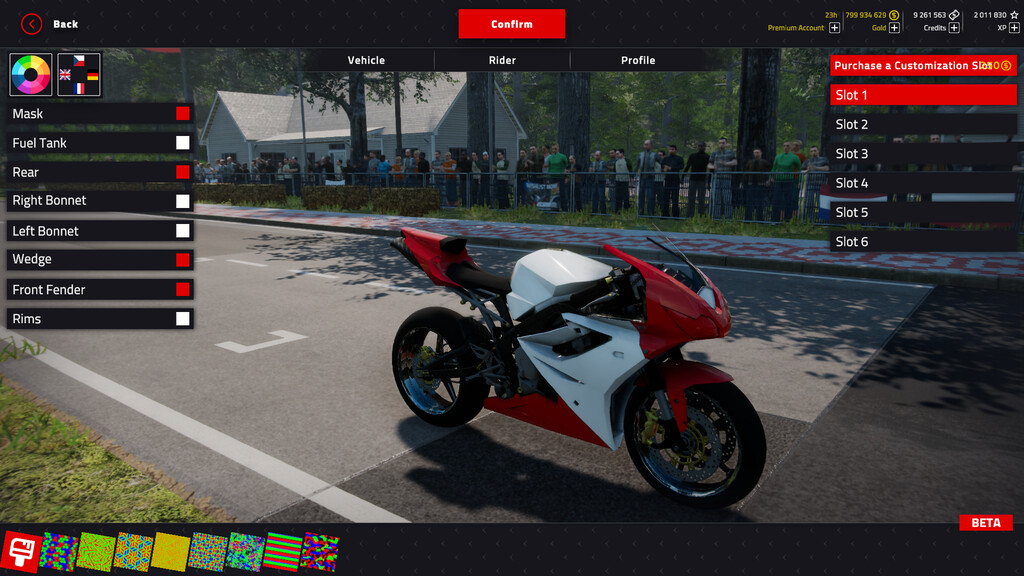The height and width of the screenshot is (576, 1024).
Task: Choose the Rims color swatch
Action: click(x=183, y=319)
